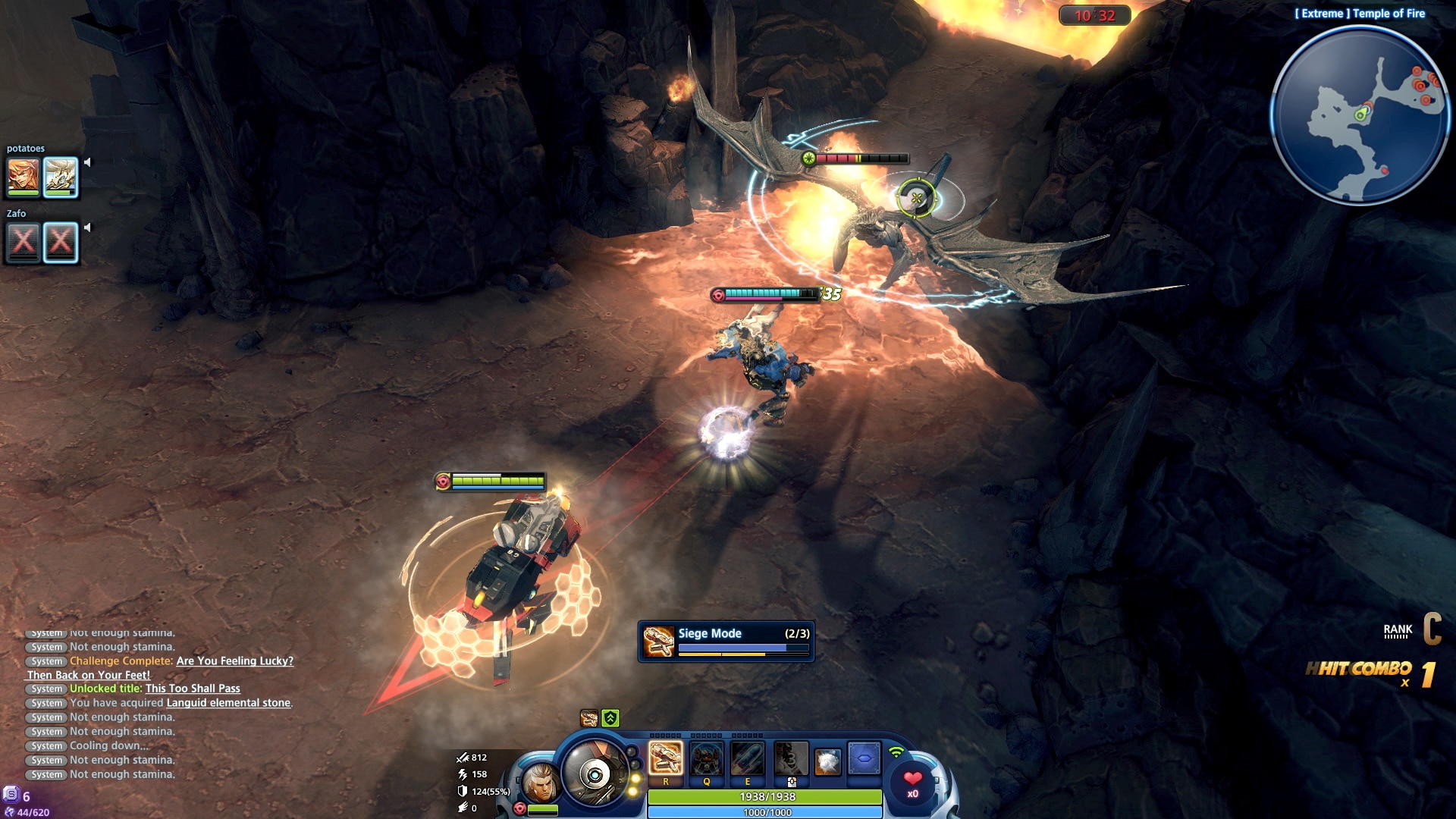Activate the Siege Mode ability on R
Image resolution: width=1456 pixels, height=819 pixels.
click(666, 758)
